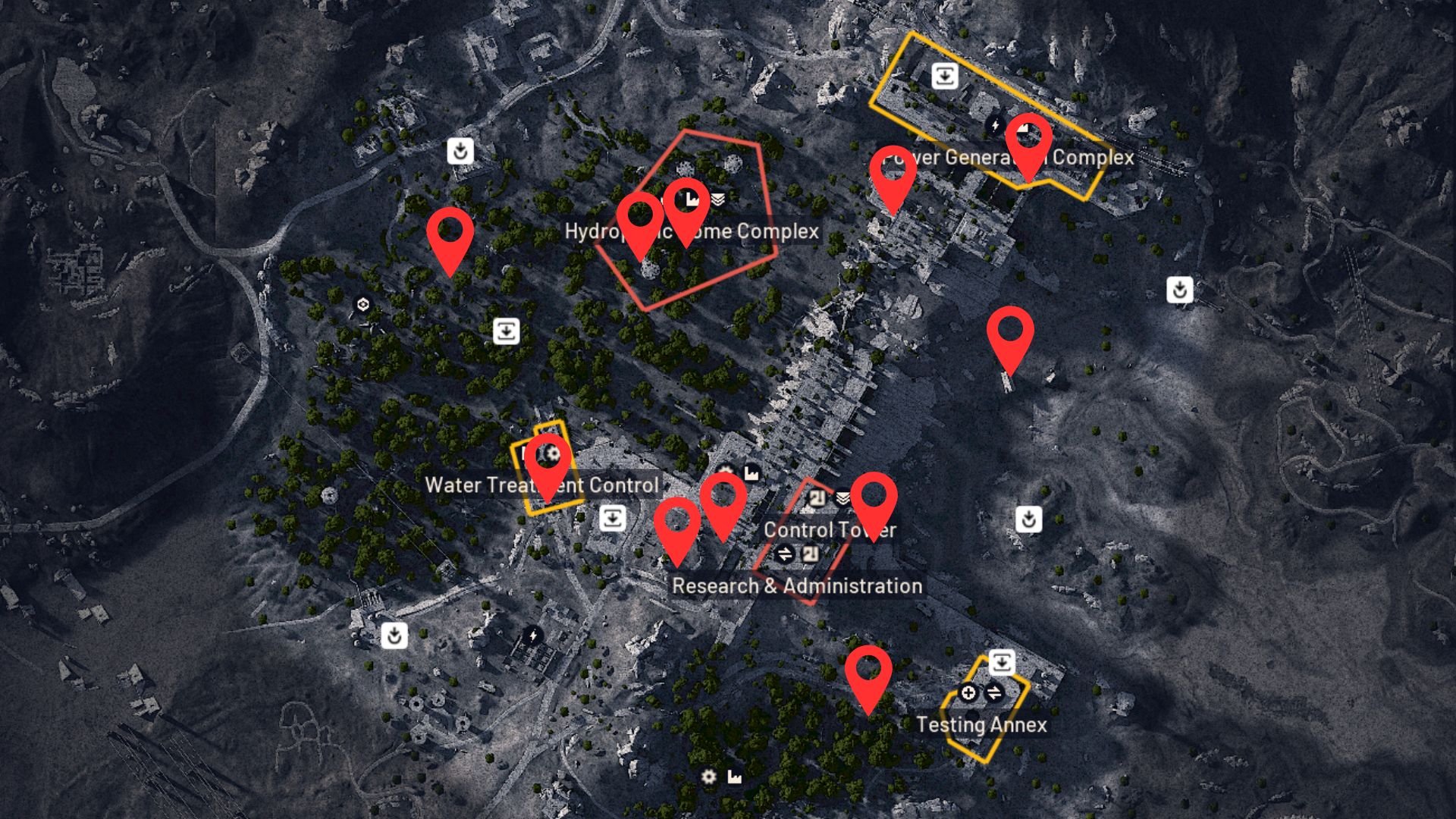
Task: Select the download icon below Water Treatment Control
Action: point(611,518)
